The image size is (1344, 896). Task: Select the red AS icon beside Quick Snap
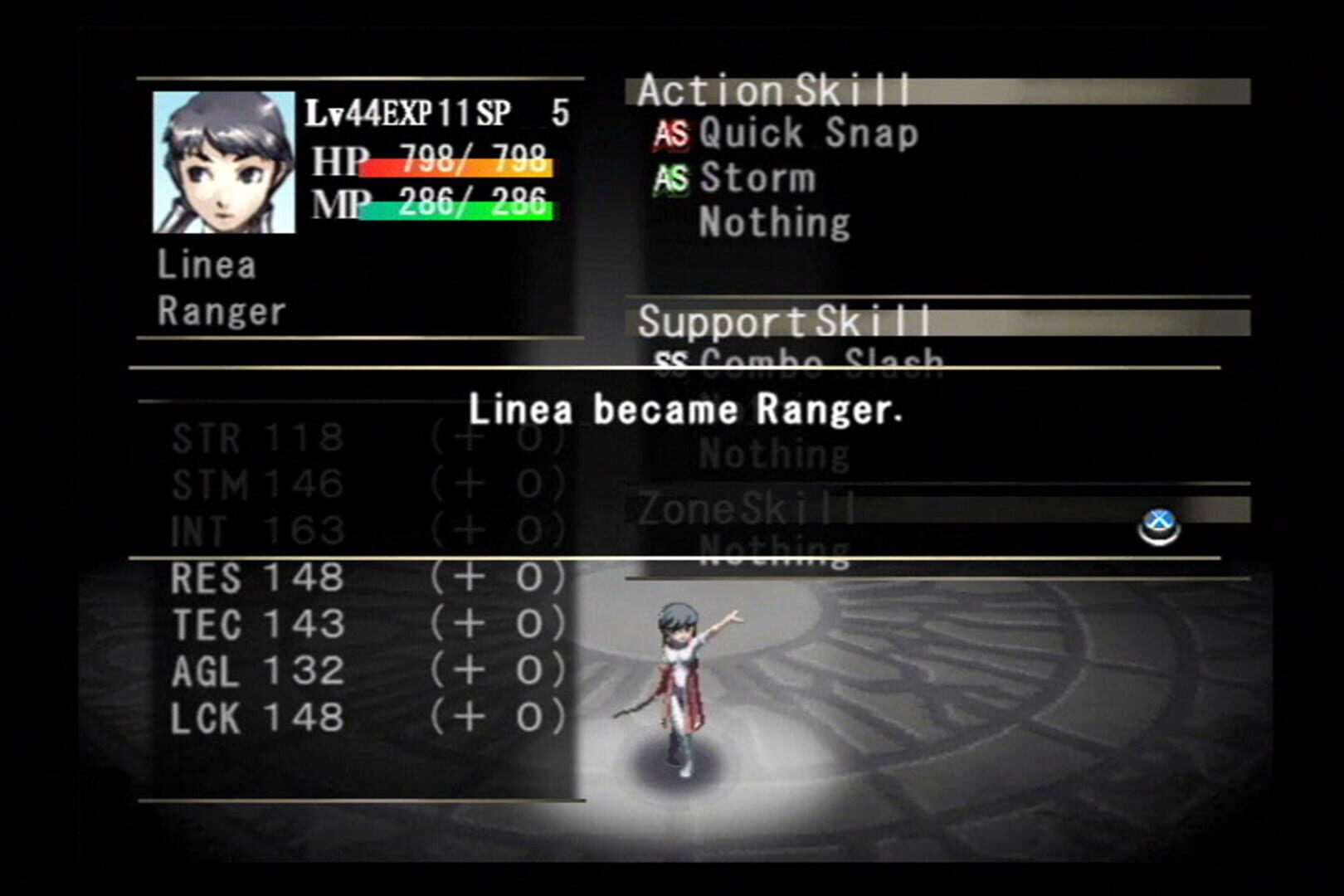[672, 133]
